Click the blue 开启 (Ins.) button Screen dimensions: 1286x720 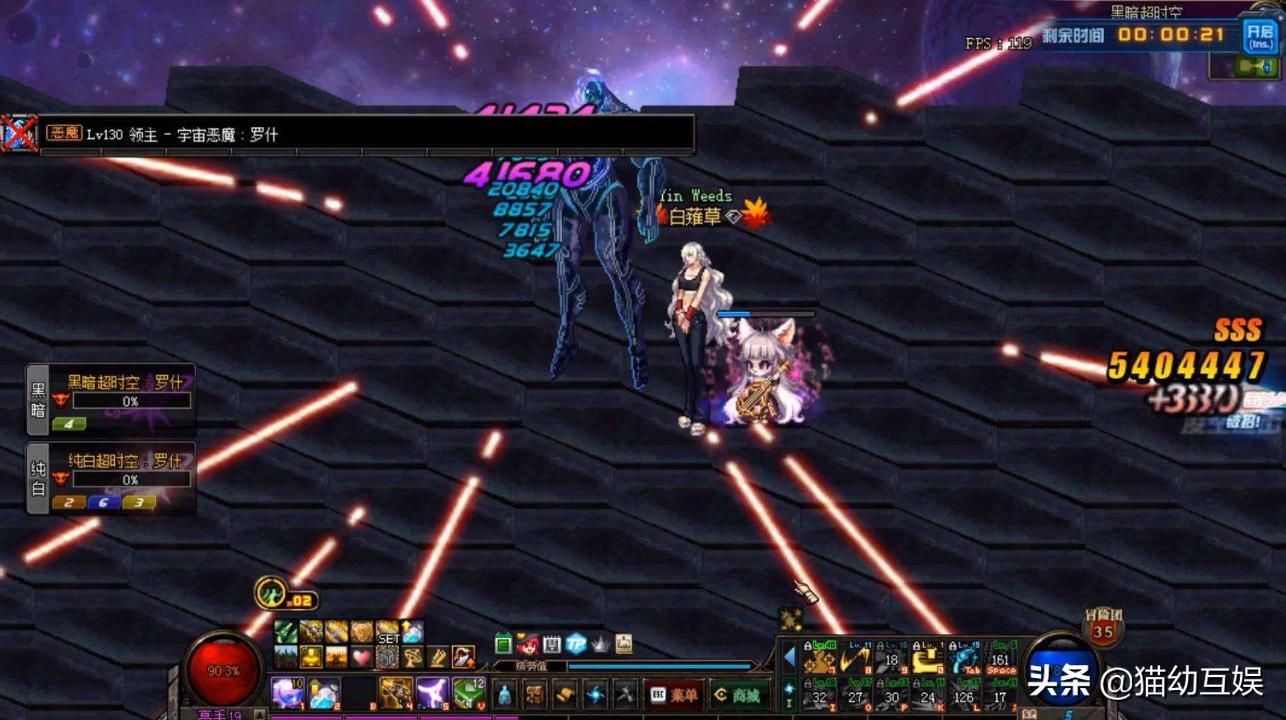pos(1260,37)
